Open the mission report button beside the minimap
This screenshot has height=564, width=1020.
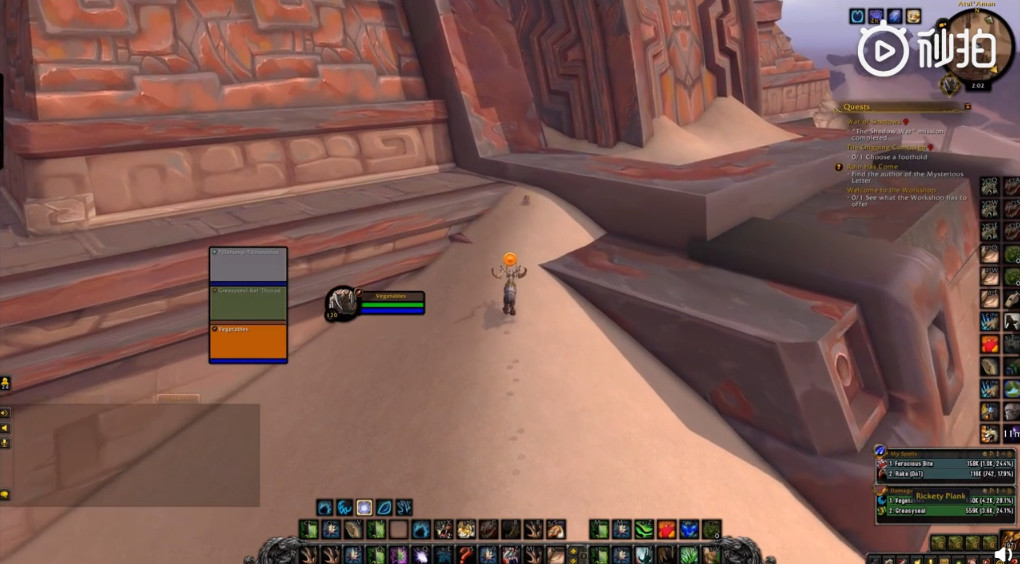pyautogui.click(x=950, y=87)
